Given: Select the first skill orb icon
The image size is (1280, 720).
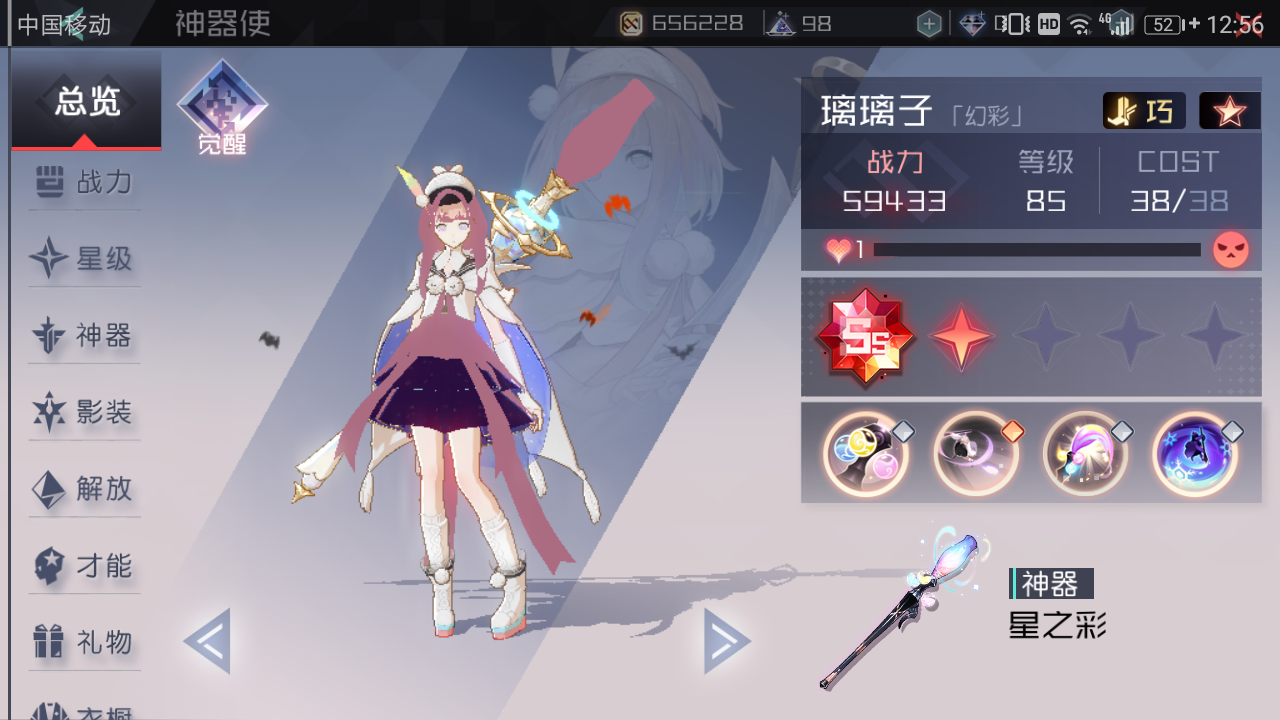Looking at the screenshot, I should [x=866, y=454].
